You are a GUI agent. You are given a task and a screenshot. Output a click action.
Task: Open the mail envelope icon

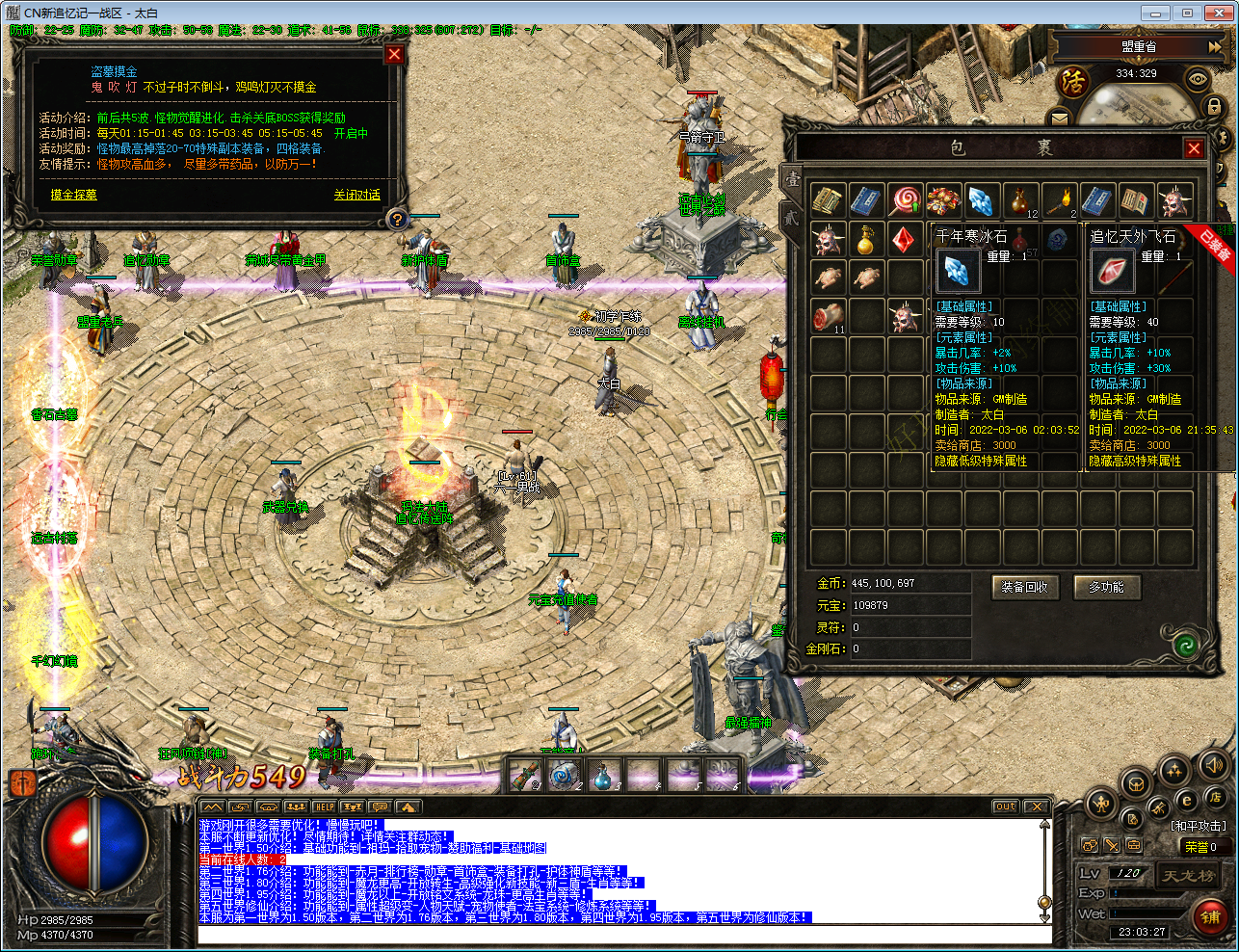click(x=1059, y=119)
